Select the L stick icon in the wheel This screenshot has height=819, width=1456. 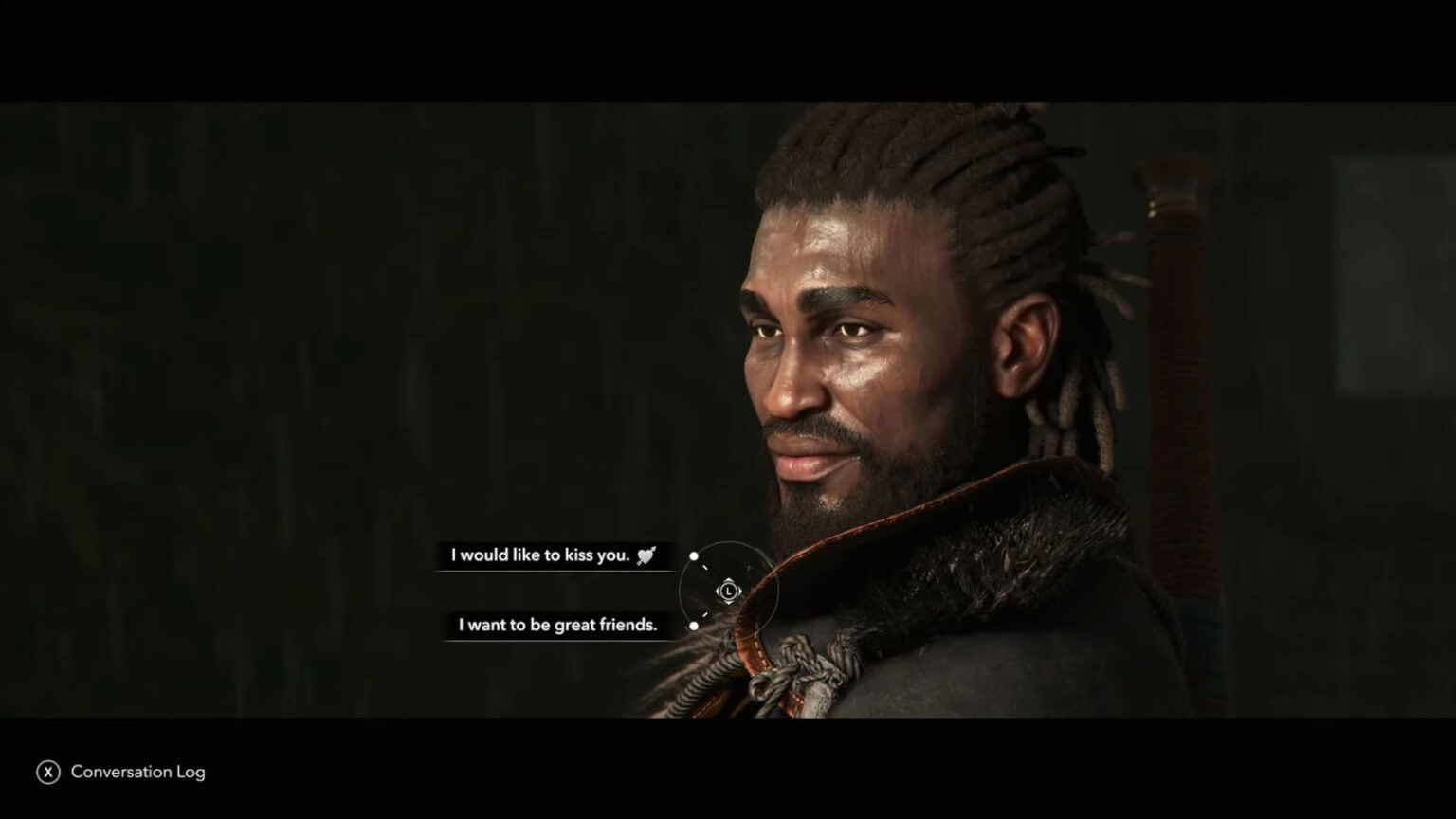729,591
